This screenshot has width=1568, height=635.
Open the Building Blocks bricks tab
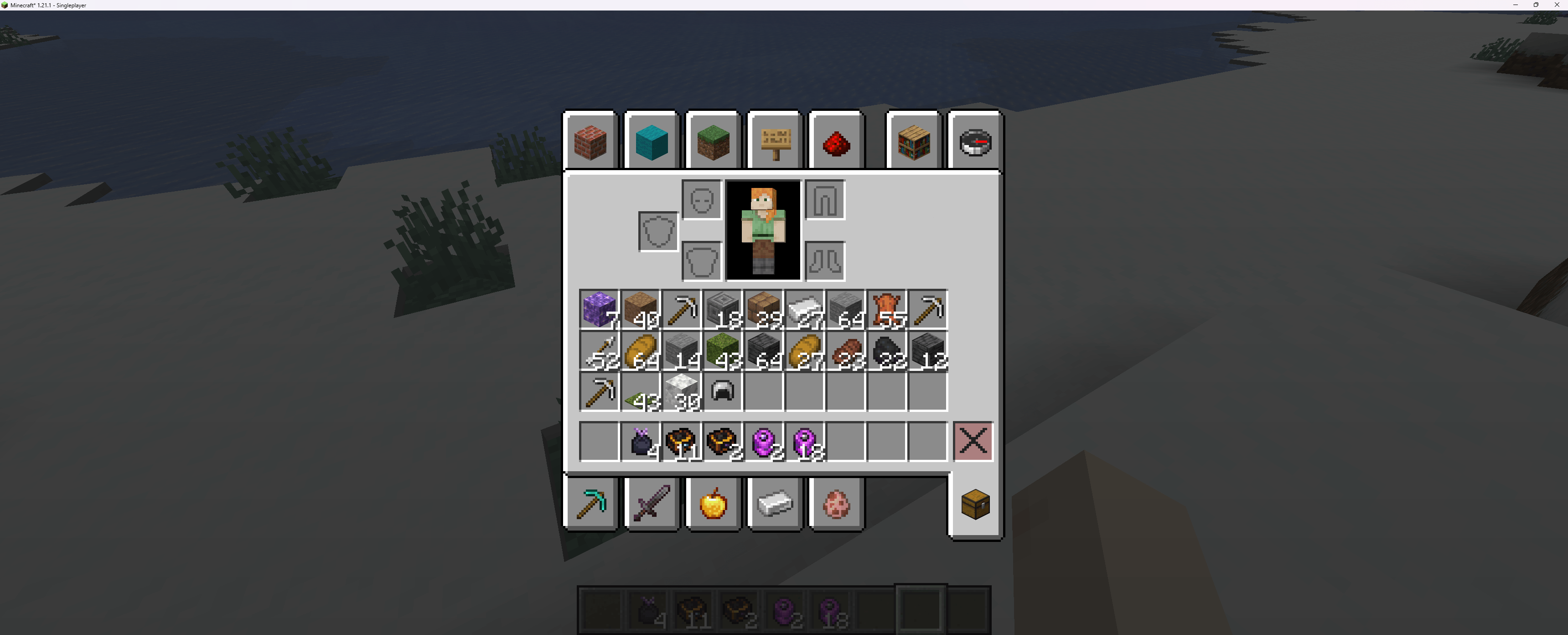(590, 142)
